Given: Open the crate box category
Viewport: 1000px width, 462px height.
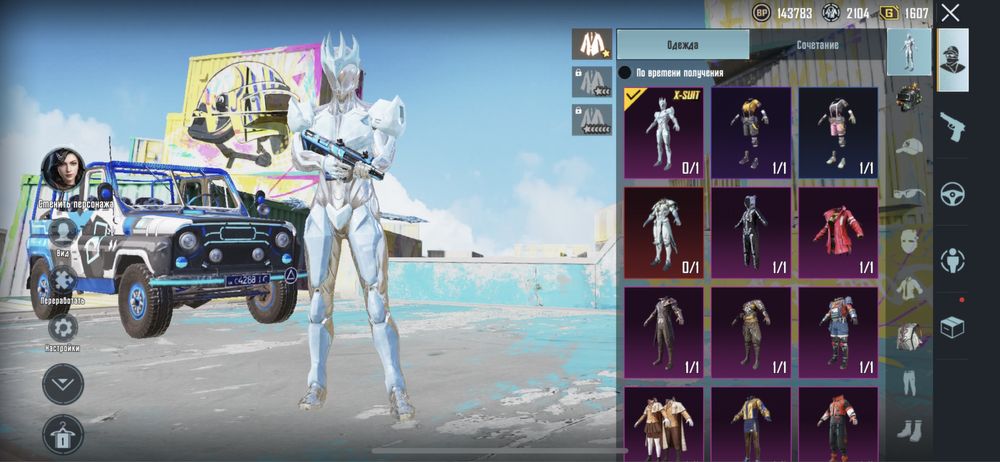Looking at the screenshot, I should [952, 326].
